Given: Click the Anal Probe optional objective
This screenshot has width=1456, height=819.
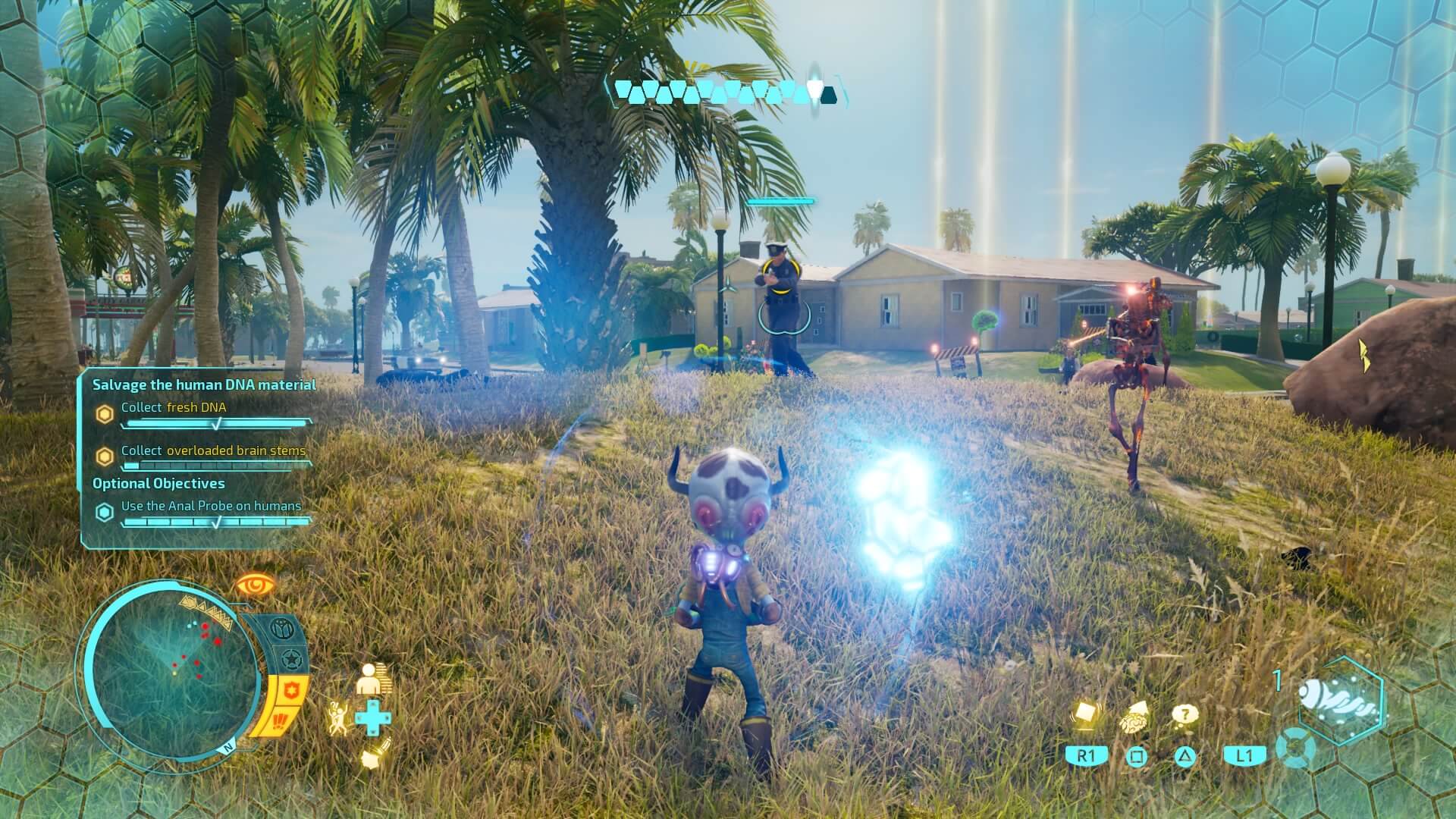Looking at the screenshot, I should [x=211, y=506].
